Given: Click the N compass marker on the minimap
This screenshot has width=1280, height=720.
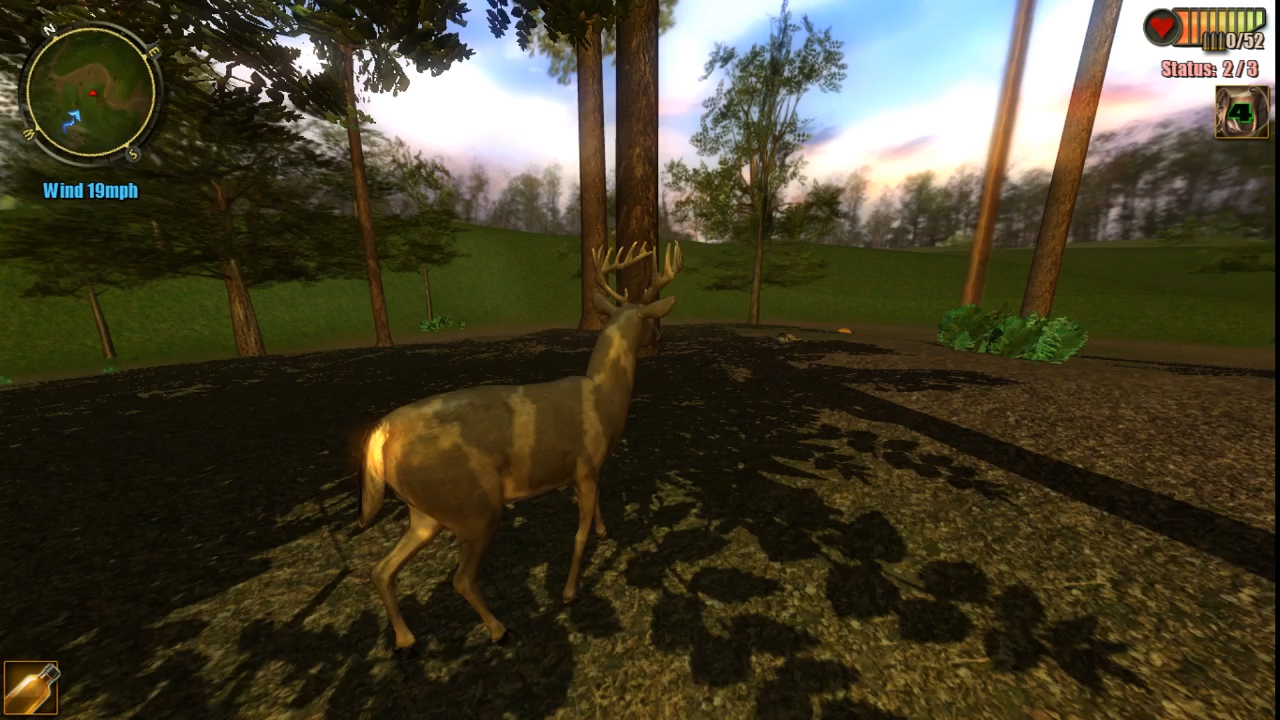Looking at the screenshot, I should click(x=49, y=28).
